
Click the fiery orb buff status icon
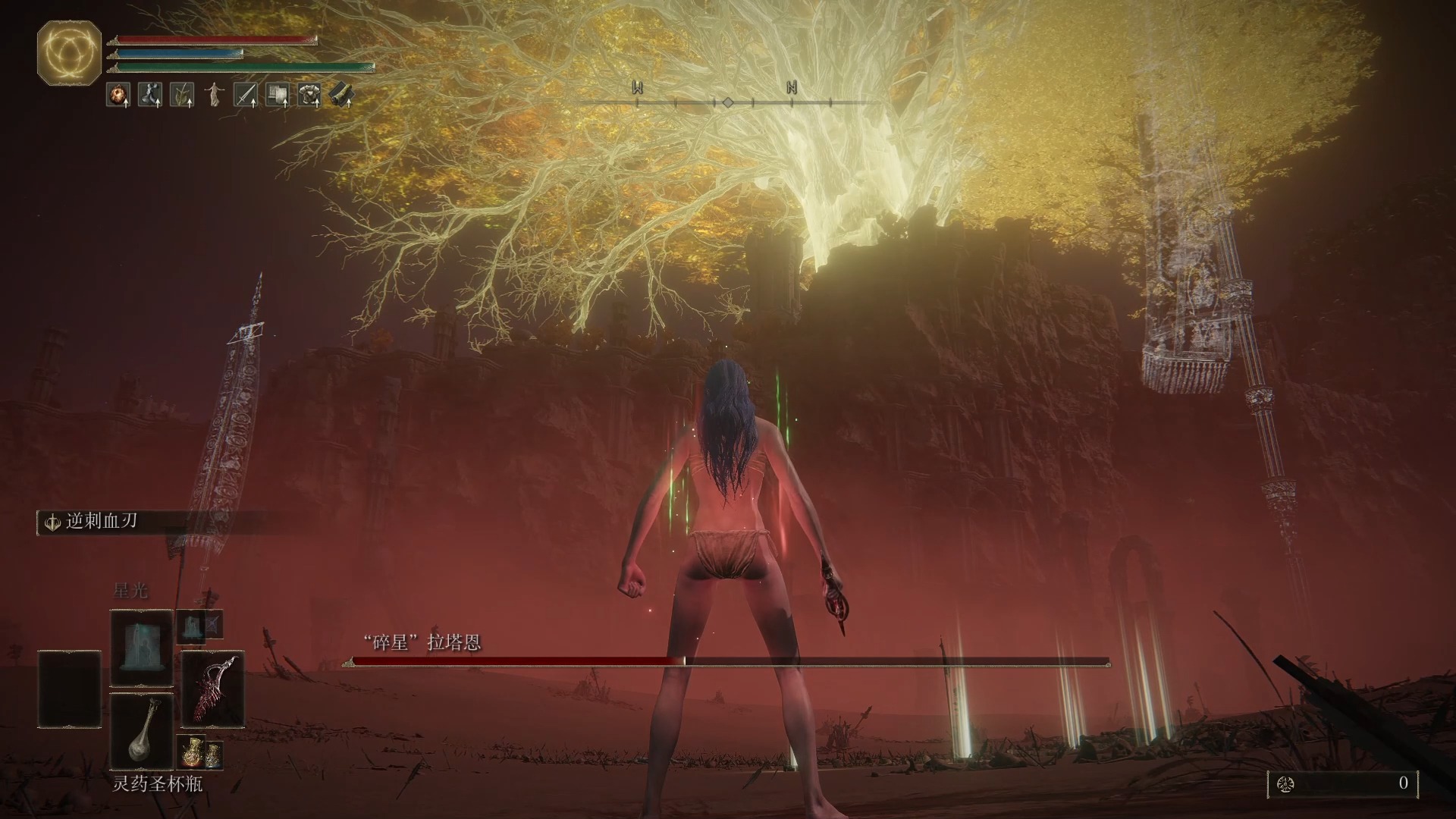(119, 95)
